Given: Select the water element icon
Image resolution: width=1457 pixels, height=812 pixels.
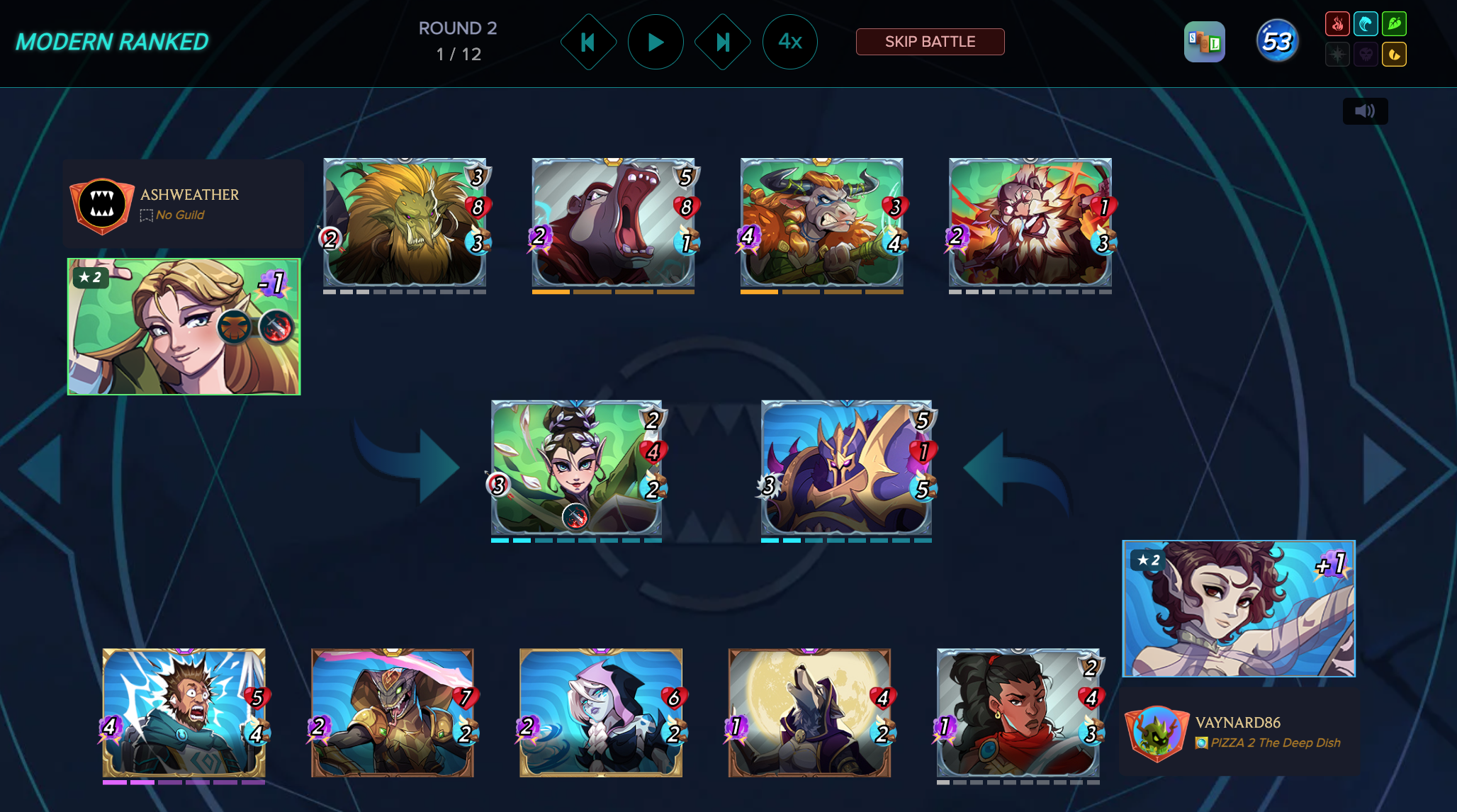Looking at the screenshot, I should click(x=1366, y=24).
